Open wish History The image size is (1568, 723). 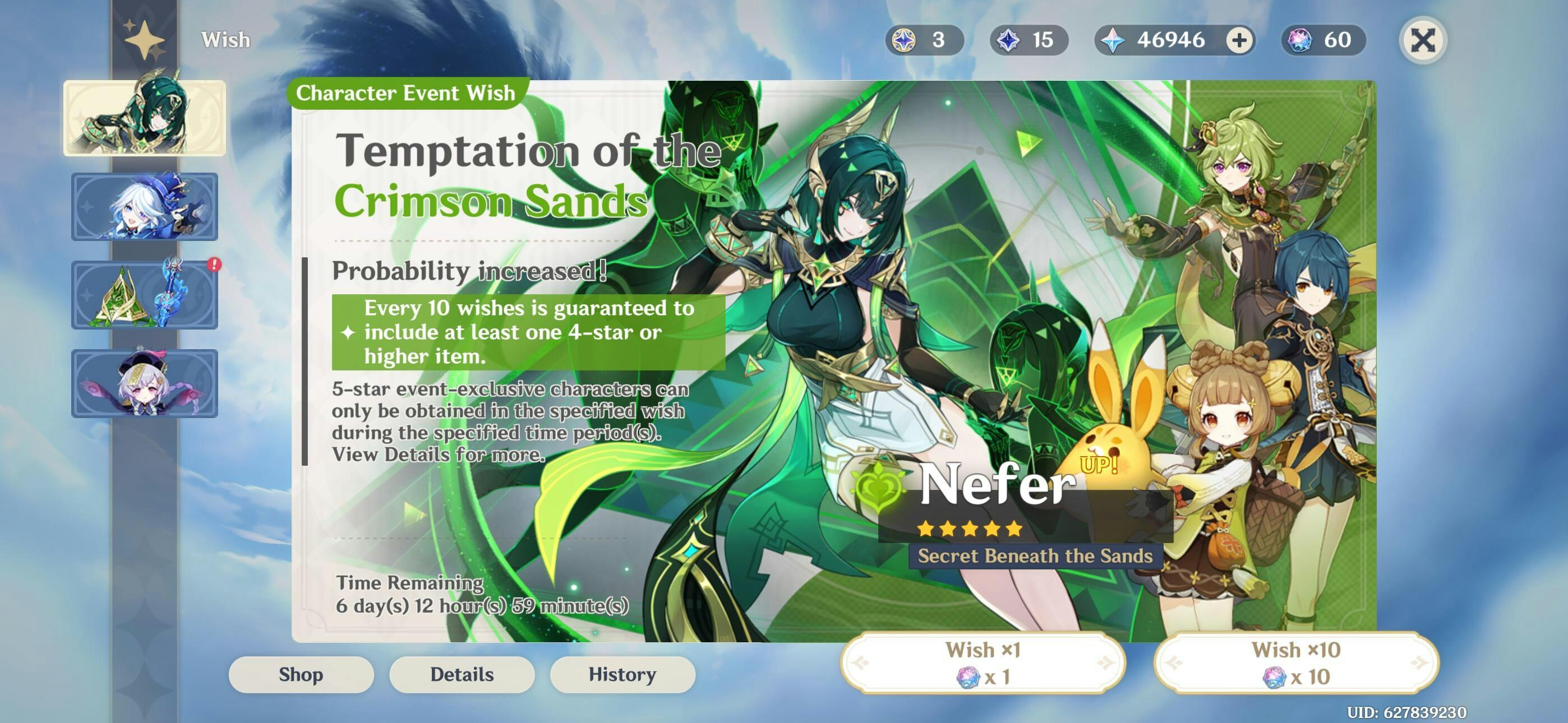622,674
